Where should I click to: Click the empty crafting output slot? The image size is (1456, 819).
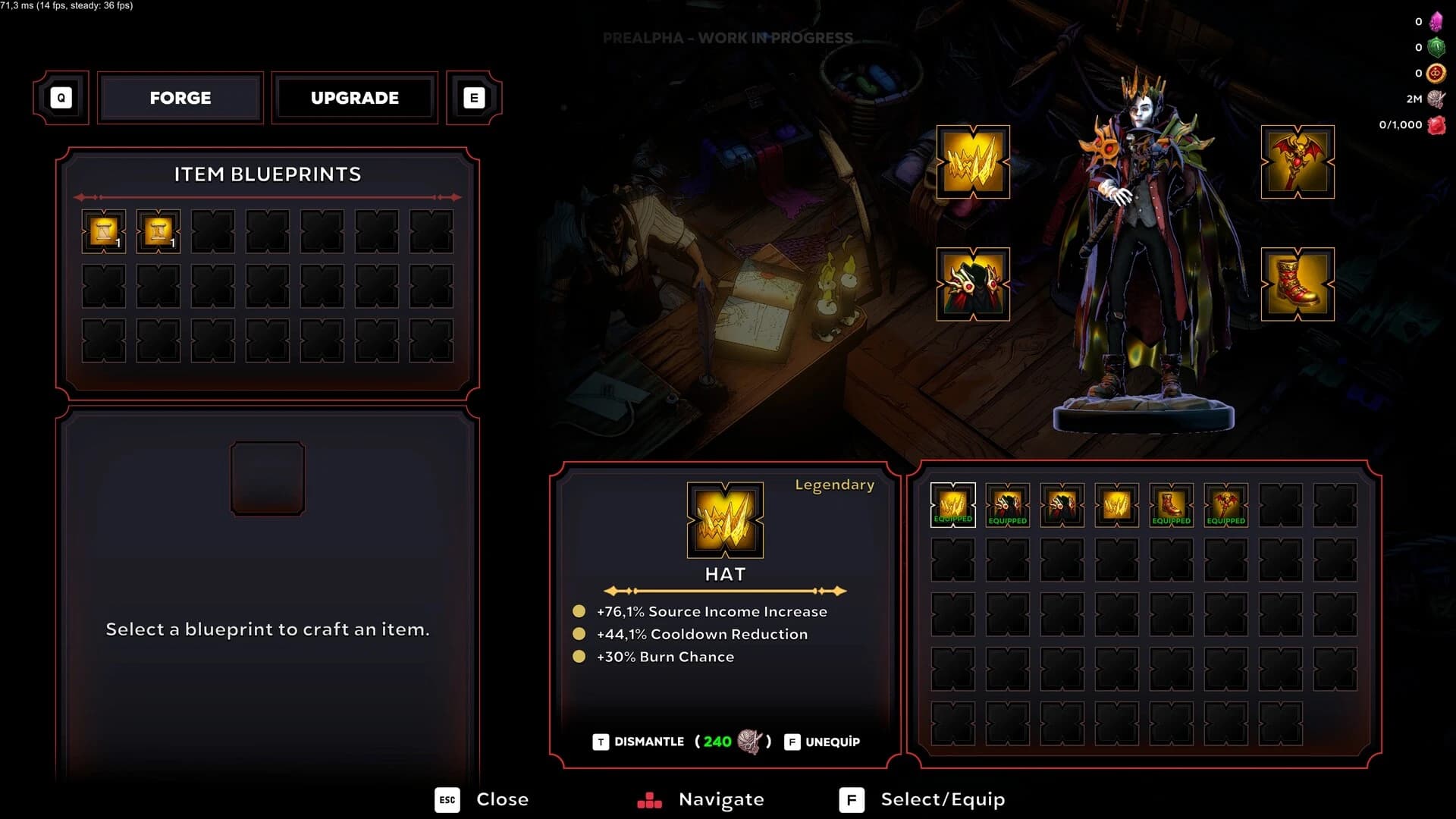(x=267, y=478)
